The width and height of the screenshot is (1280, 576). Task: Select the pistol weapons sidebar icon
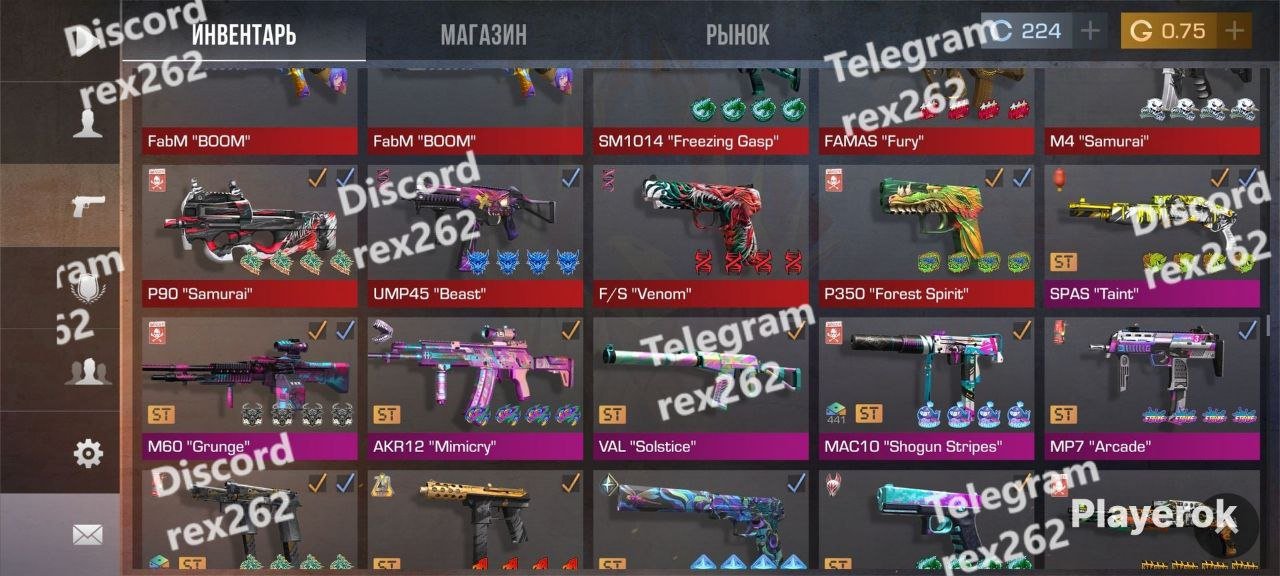coord(88,206)
